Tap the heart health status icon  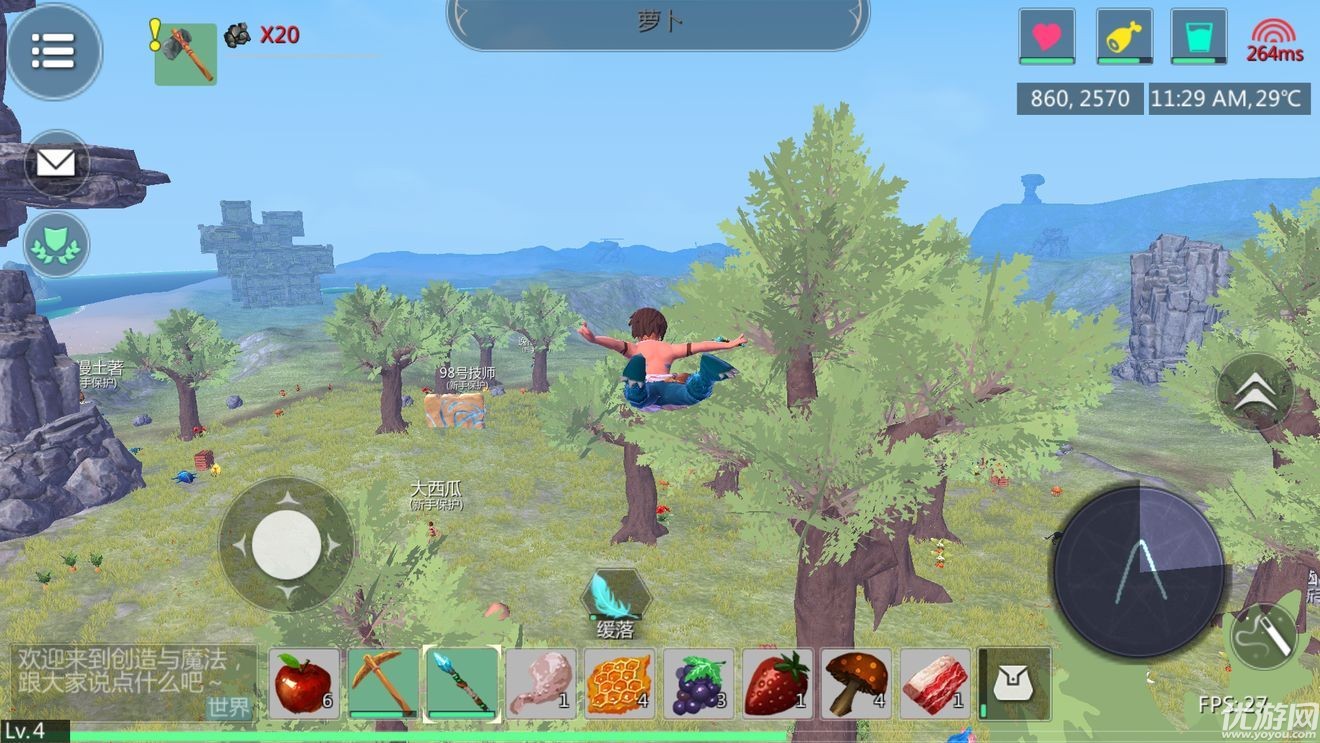(1047, 37)
